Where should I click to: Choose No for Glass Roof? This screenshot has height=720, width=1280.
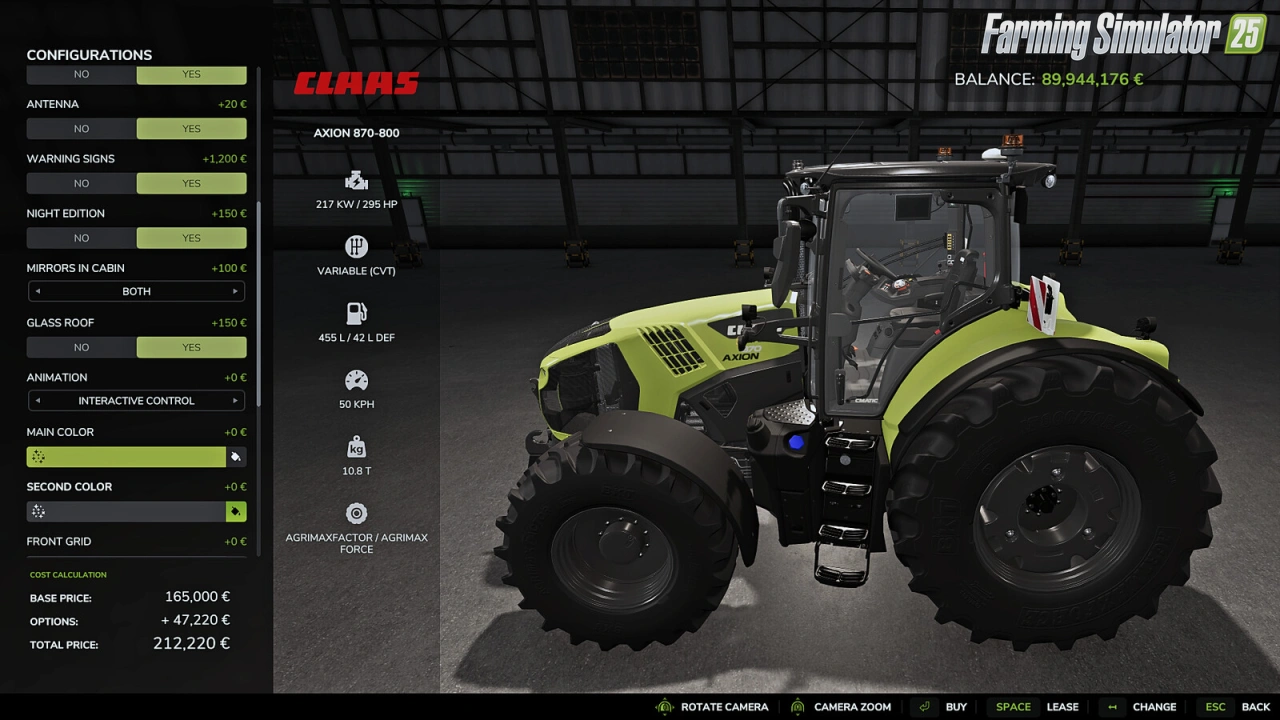pos(81,348)
